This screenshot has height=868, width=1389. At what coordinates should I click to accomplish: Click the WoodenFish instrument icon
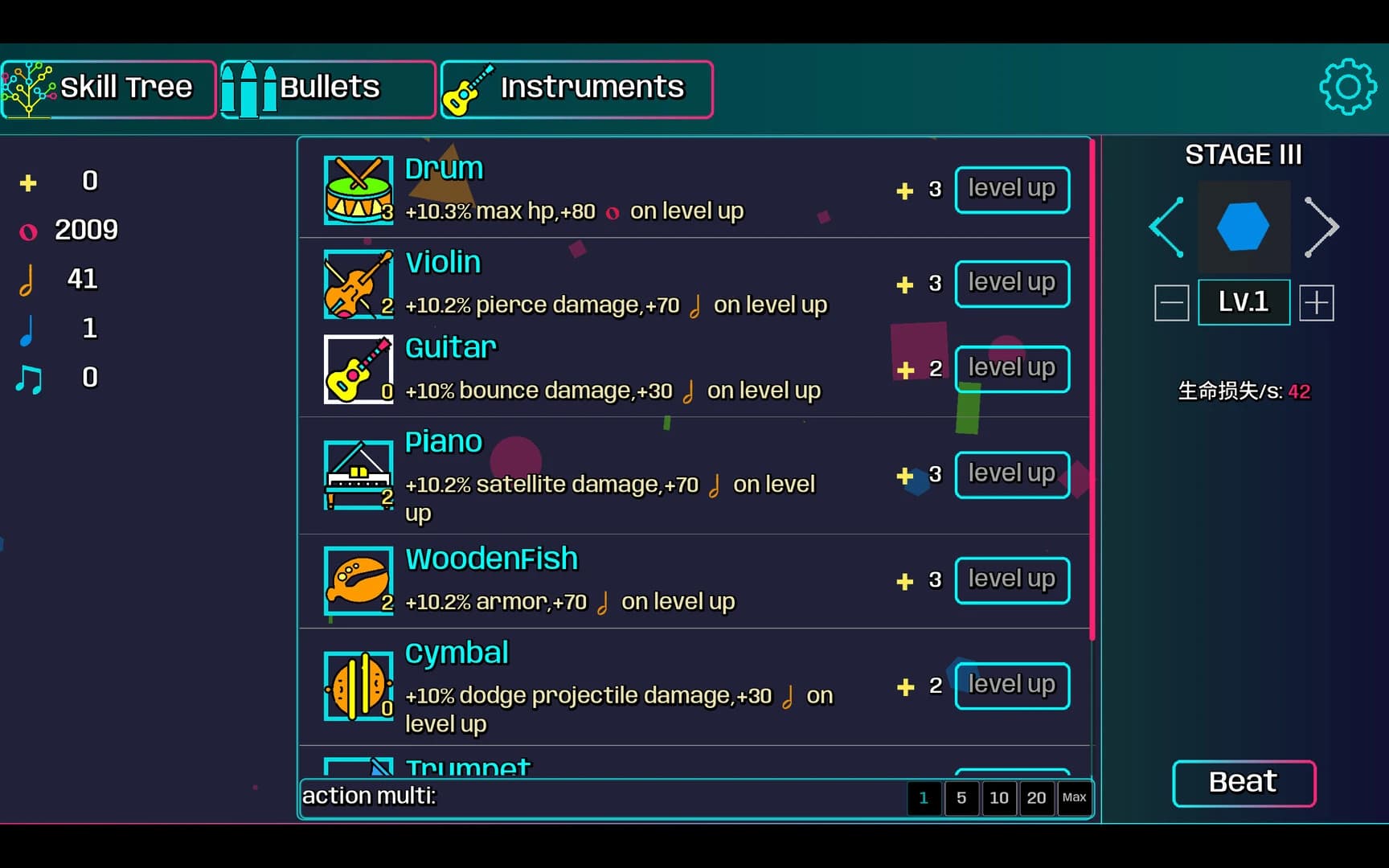pos(358,580)
